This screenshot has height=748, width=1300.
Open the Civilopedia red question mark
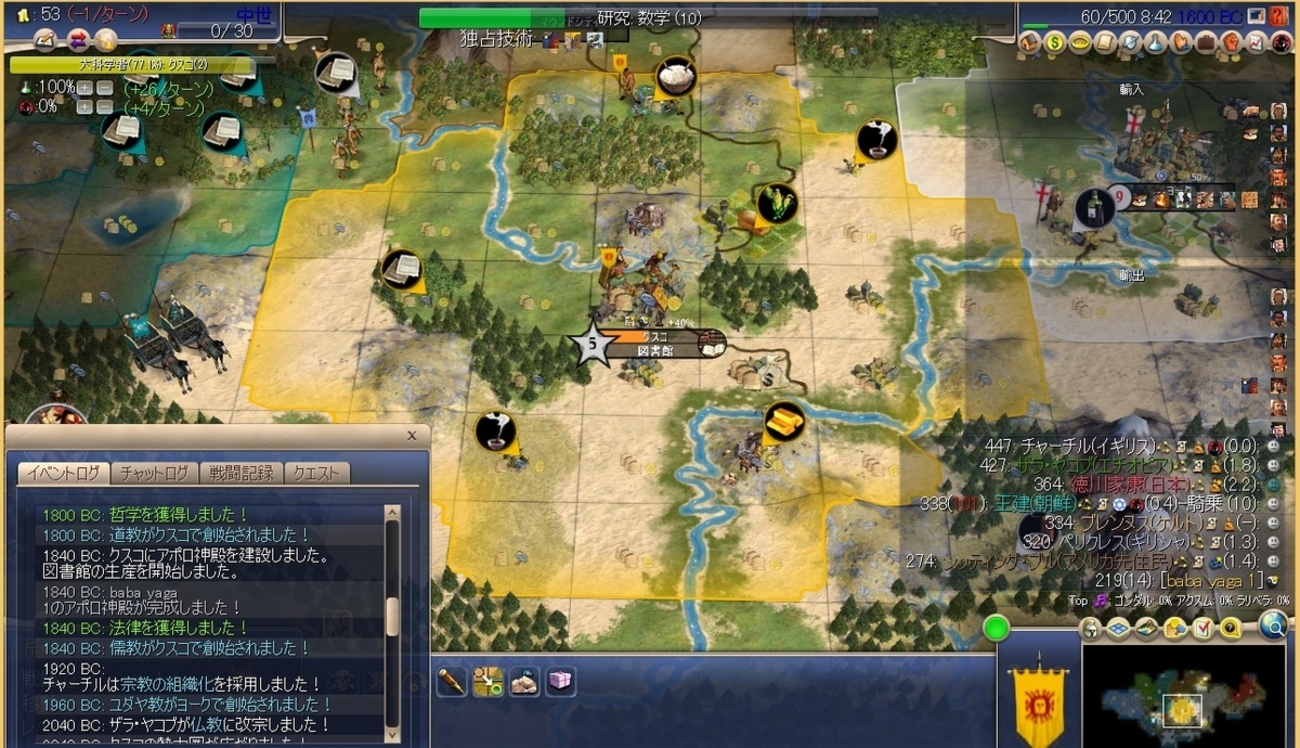1278,17
